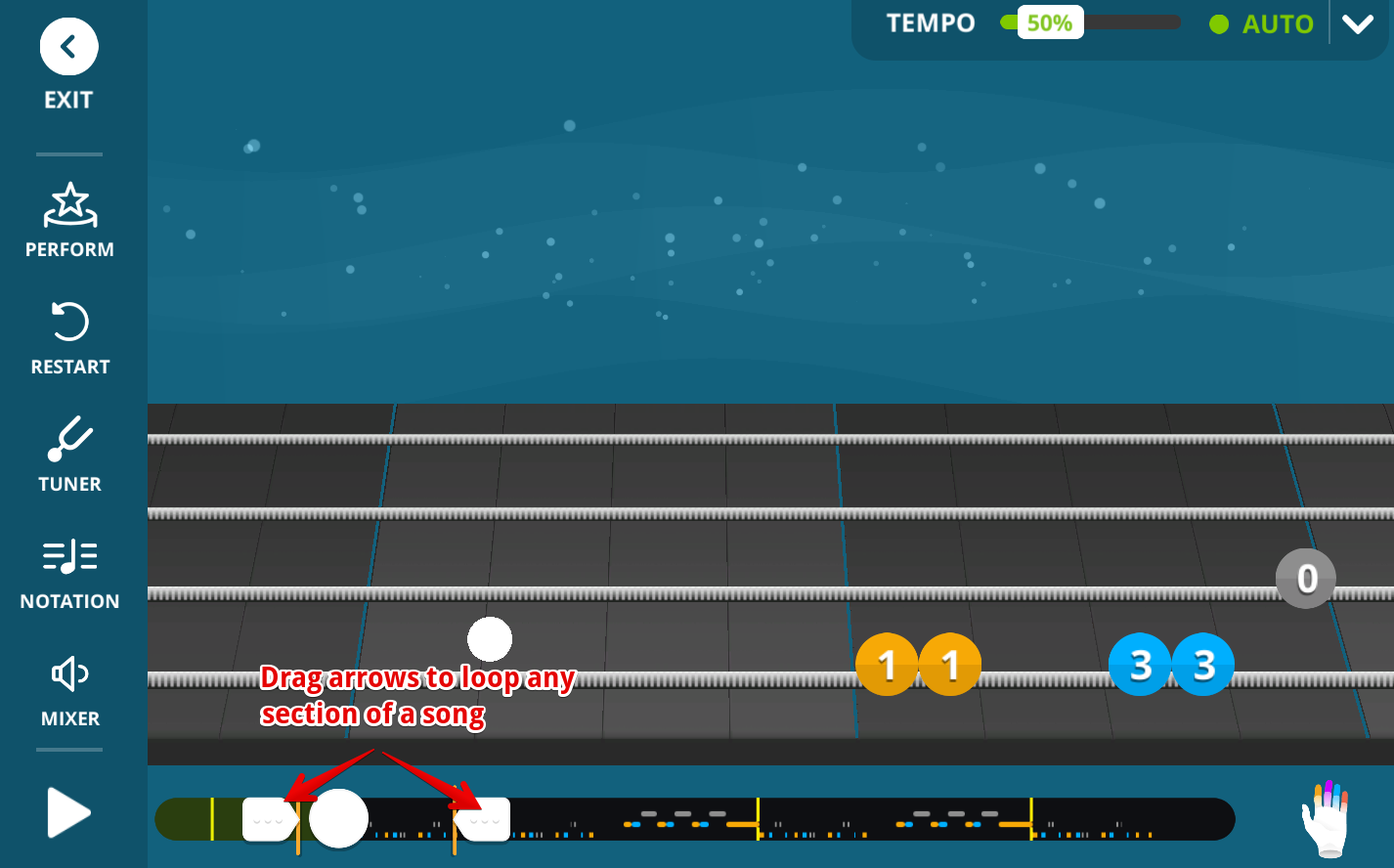Exit the song with the back arrow
Image resolution: width=1394 pixels, height=868 pixels.
68,47
